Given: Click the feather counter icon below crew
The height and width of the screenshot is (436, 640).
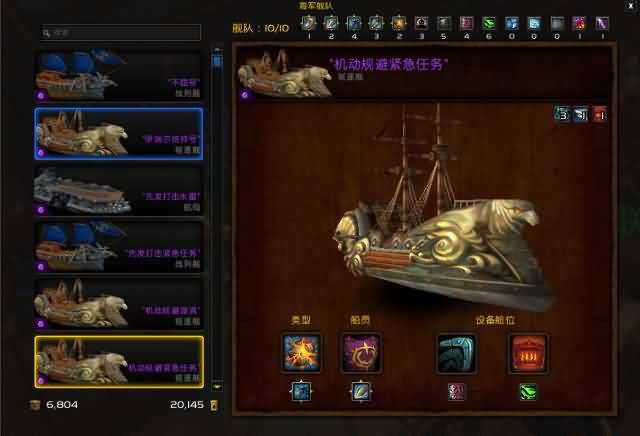Looking at the screenshot, I should pos(359,391).
